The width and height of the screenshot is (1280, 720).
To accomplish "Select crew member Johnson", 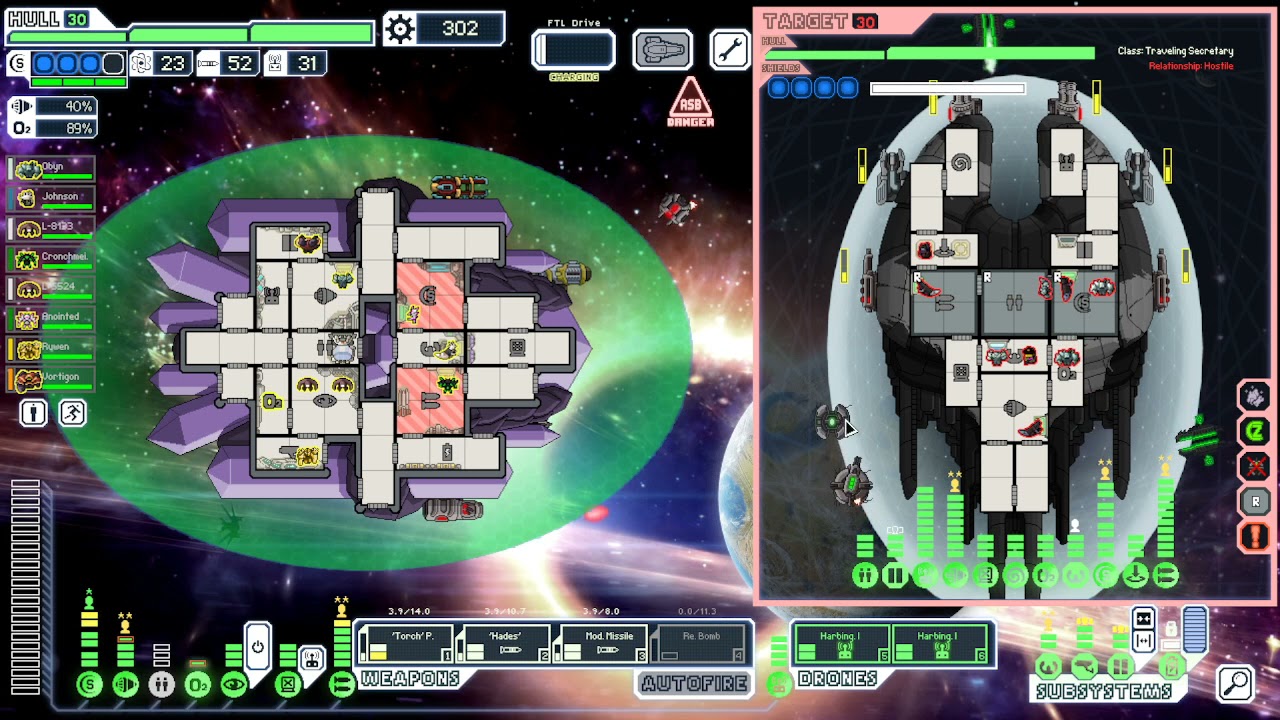I will coord(52,198).
